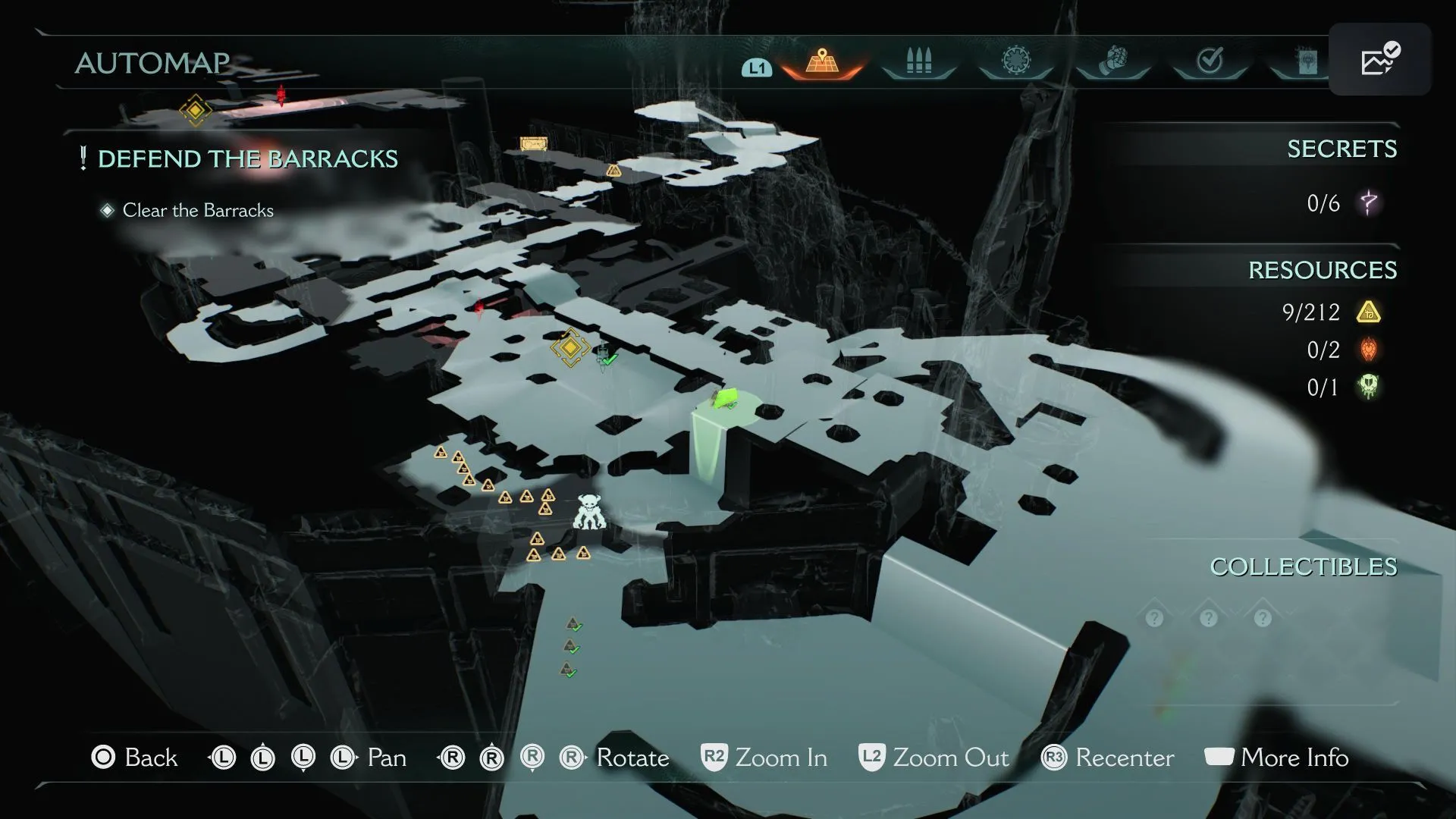Open the screenshot-saved overlay thumbnail
1456x819 pixels.
click(1379, 59)
